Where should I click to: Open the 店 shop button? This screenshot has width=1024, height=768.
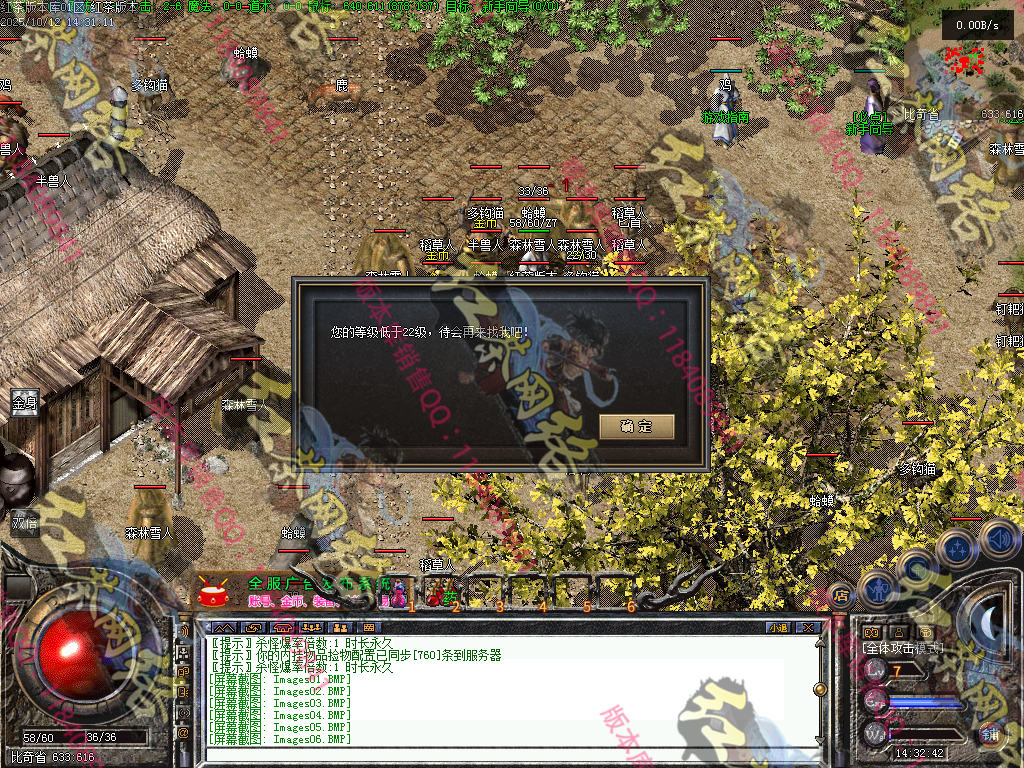[x=841, y=594]
